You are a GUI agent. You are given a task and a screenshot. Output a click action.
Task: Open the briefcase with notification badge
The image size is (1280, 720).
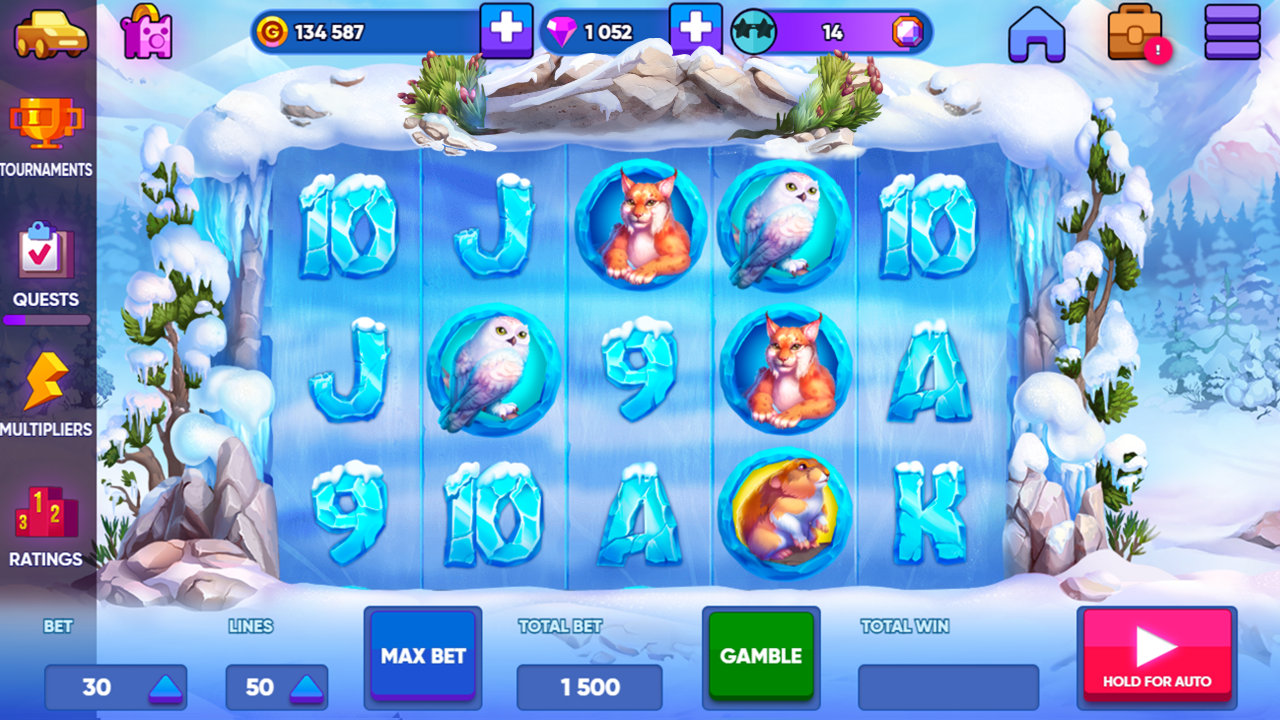click(x=1136, y=31)
